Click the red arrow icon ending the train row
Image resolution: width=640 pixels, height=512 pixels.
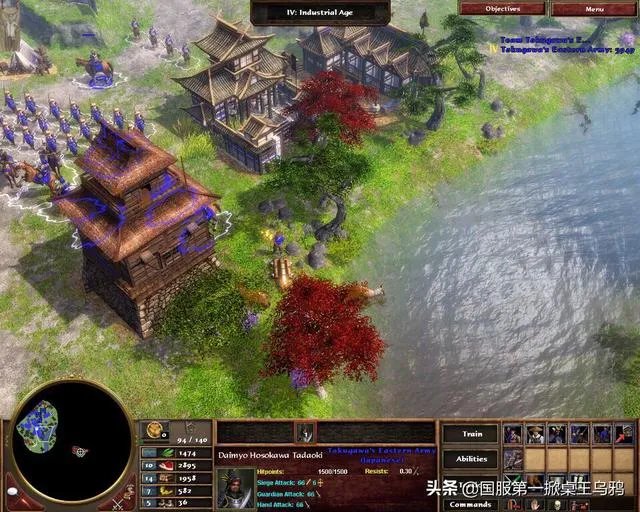(624, 434)
